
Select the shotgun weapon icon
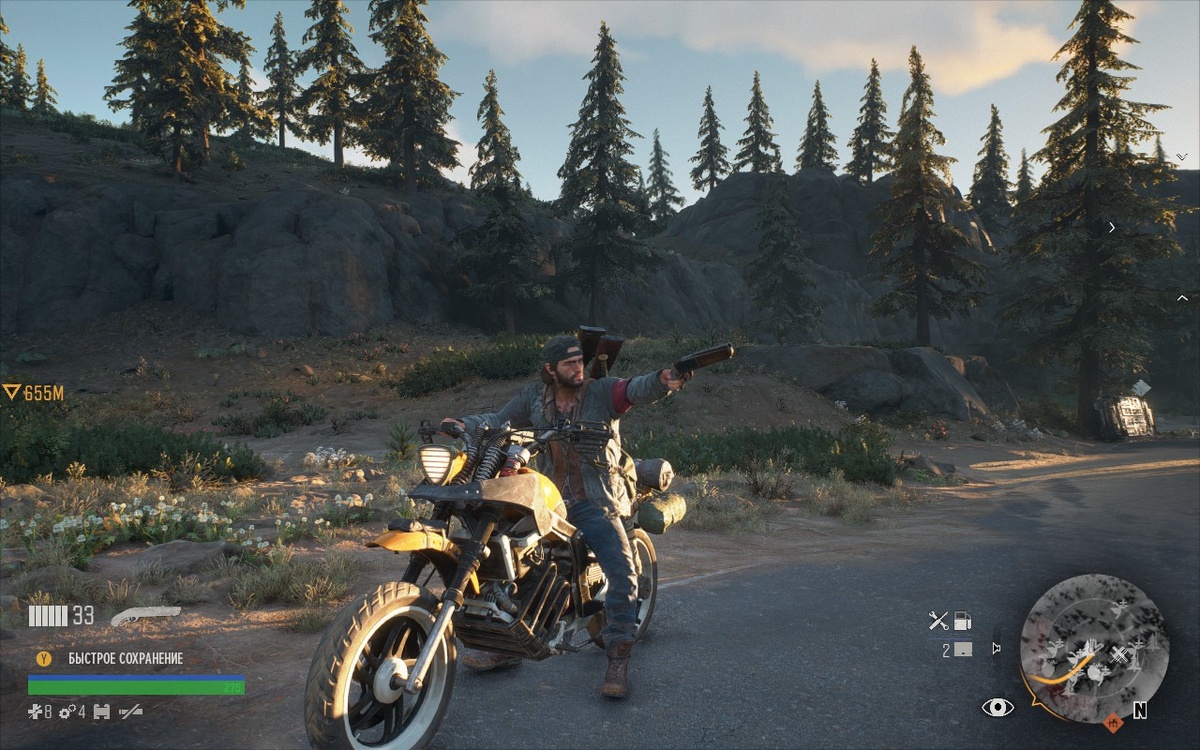point(145,615)
